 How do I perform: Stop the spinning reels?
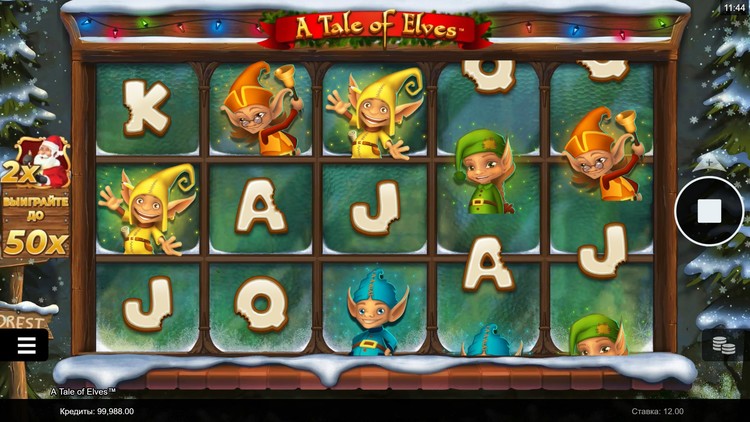(x=709, y=211)
